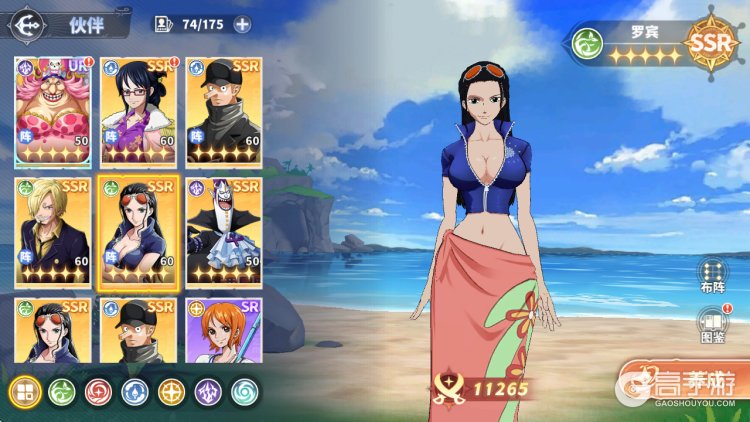Image resolution: width=750 pixels, height=422 pixels.
Task: Filter partners by the green leaf attribute
Action: pyautogui.click(x=61, y=392)
